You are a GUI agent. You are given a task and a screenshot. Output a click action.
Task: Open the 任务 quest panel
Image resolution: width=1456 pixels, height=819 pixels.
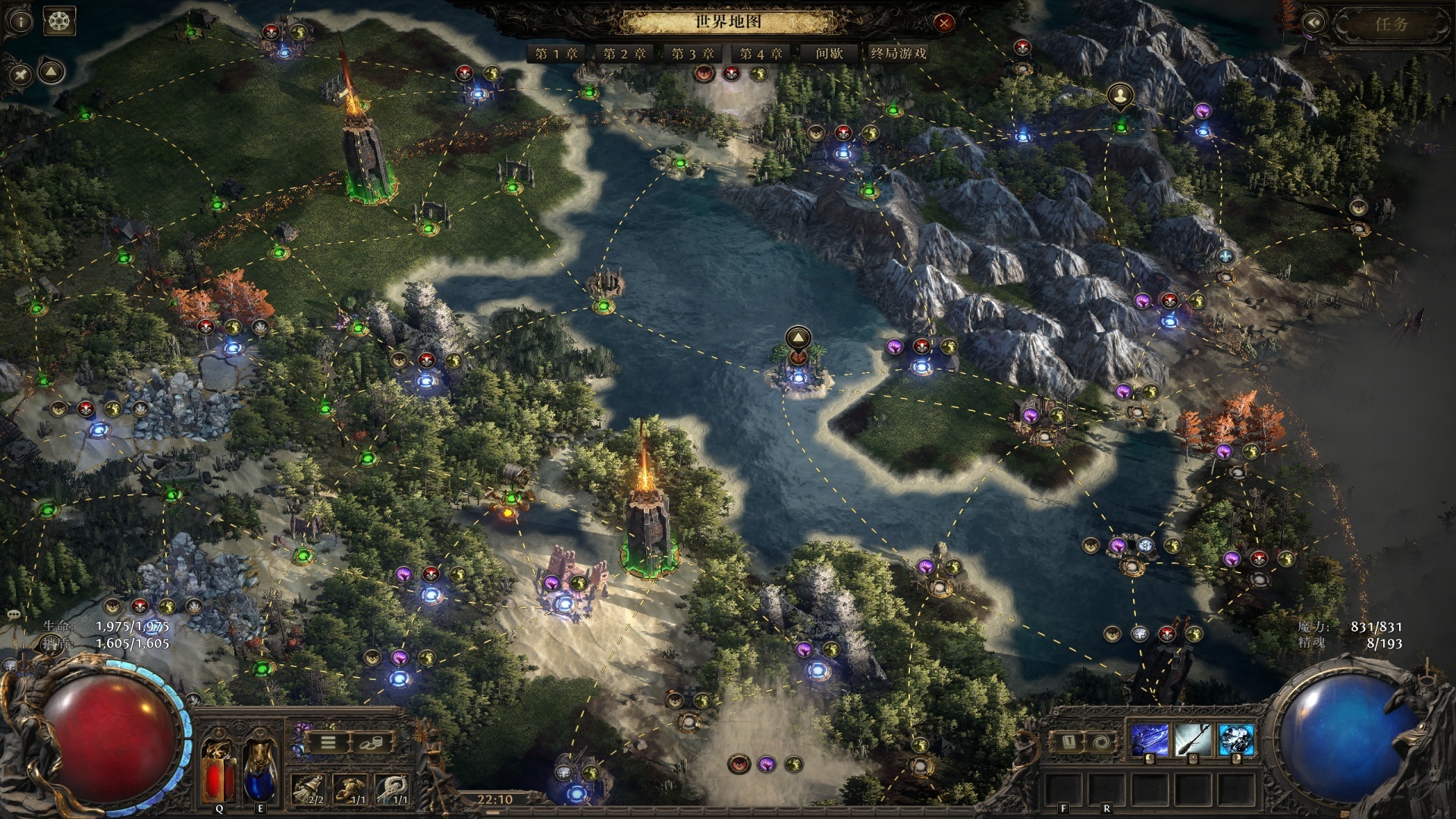1391,24
